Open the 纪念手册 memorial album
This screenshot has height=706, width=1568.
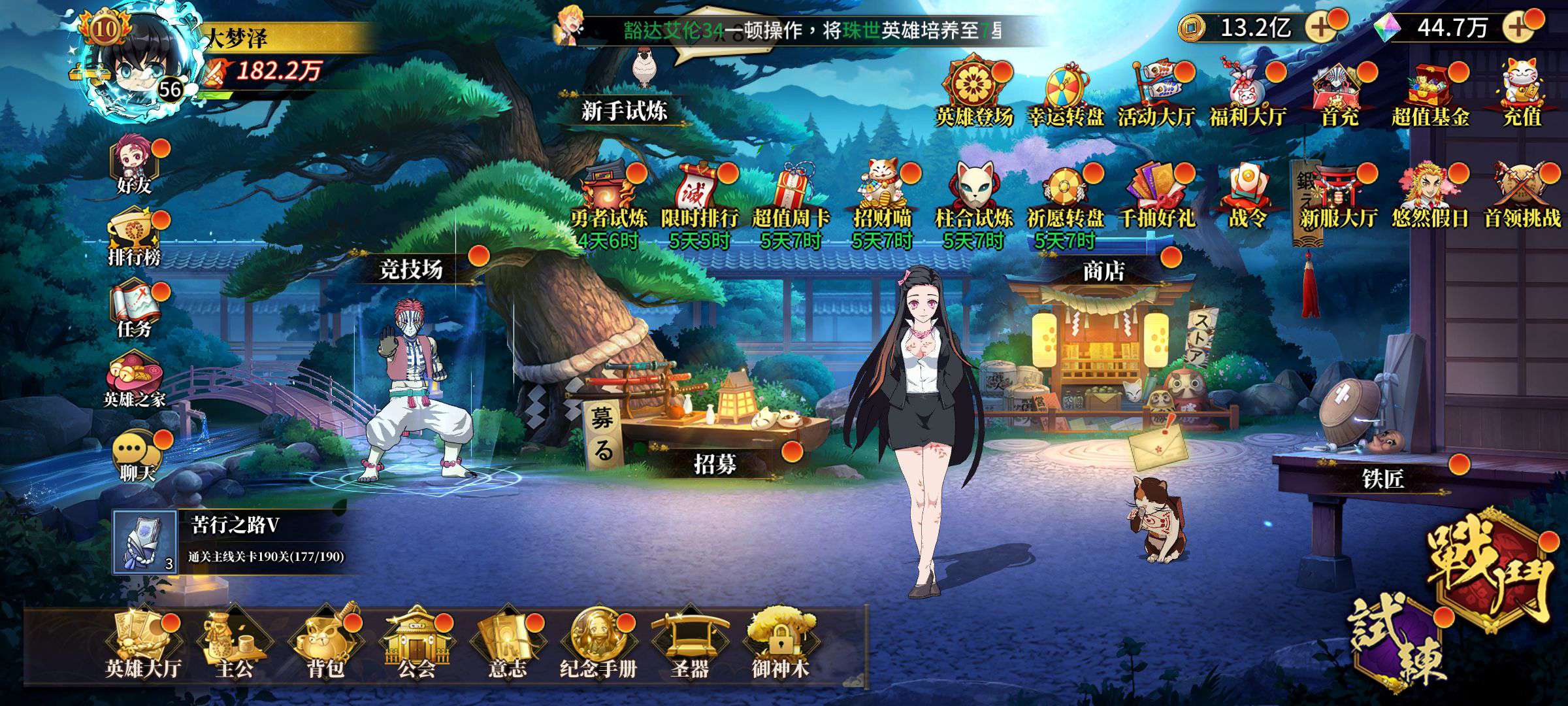tap(598, 643)
